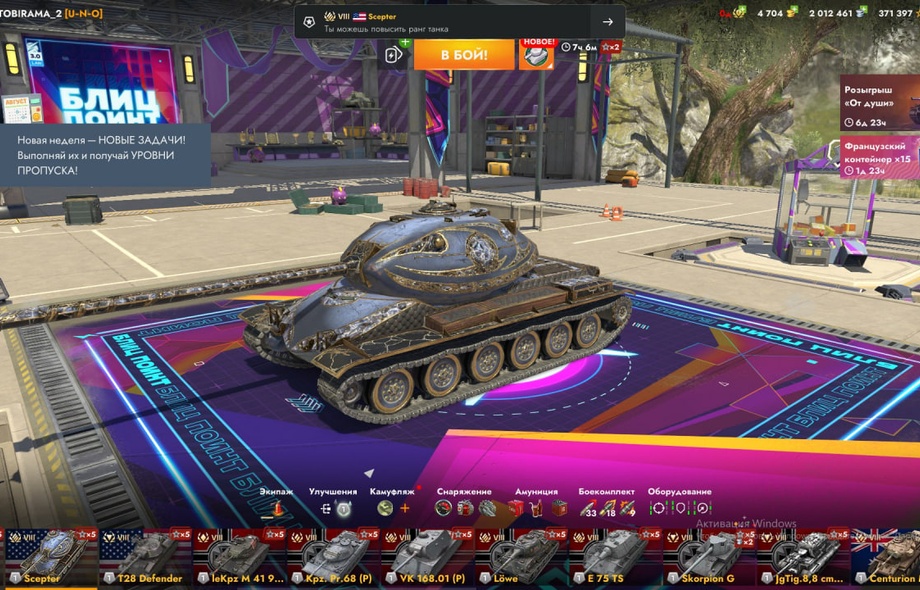This screenshot has height=590, width=920.
Task: Open the Розыгрыш «От души» event
Action: click(879, 104)
